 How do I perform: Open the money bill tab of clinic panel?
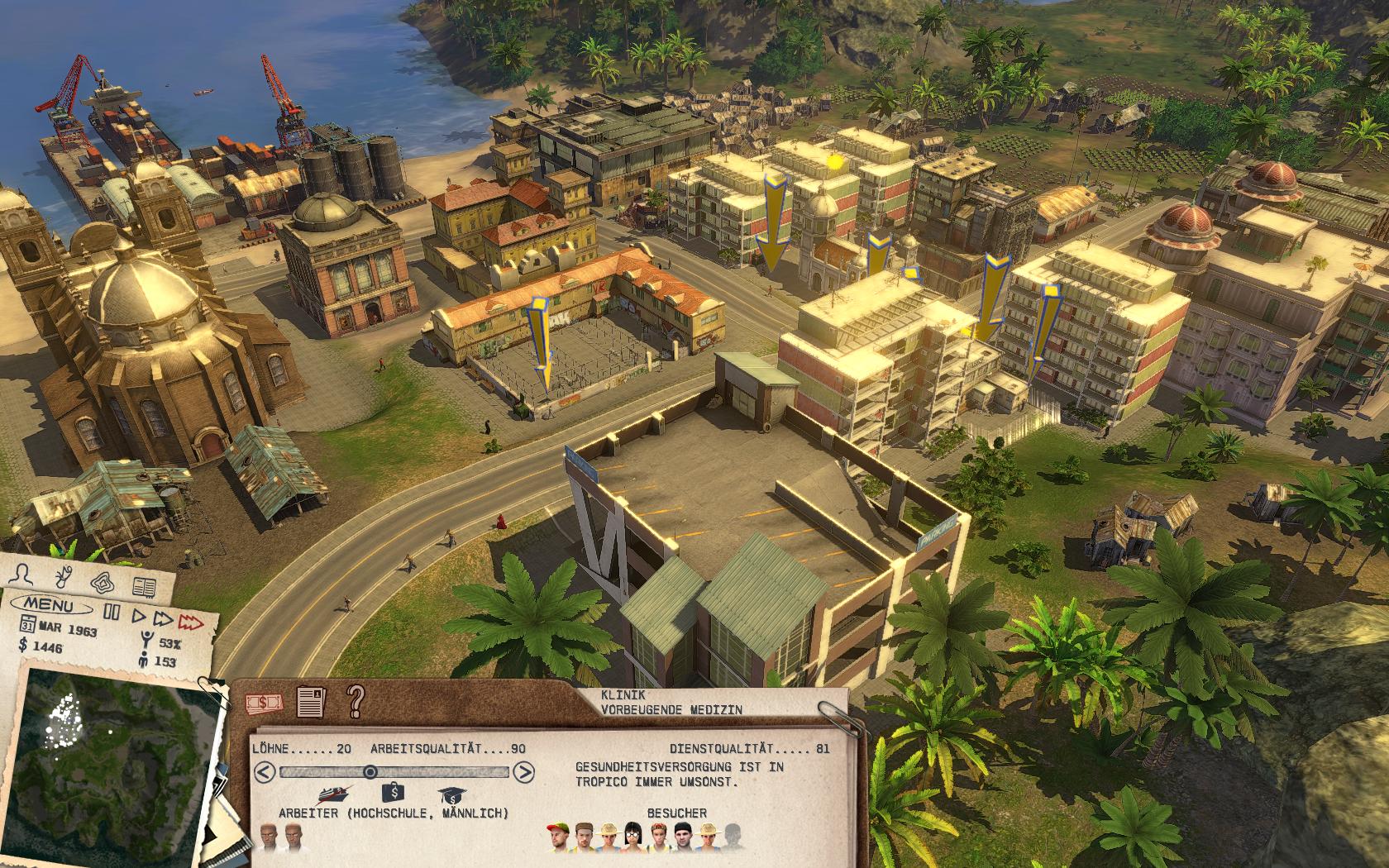click(x=265, y=703)
